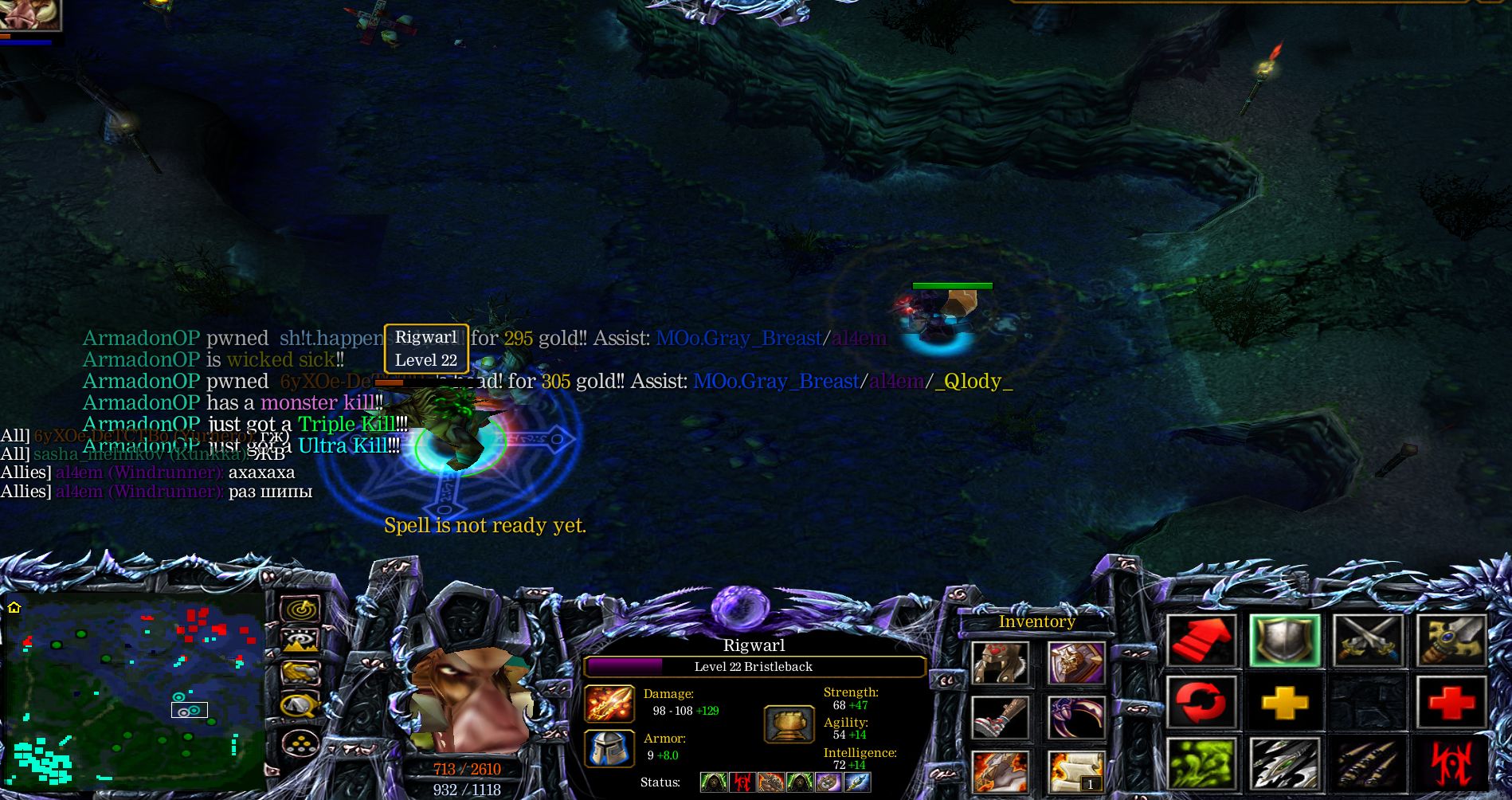Toggle enemy vision with the eye icon
Image resolution: width=1512 pixels, height=800 pixels.
(301, 640)
